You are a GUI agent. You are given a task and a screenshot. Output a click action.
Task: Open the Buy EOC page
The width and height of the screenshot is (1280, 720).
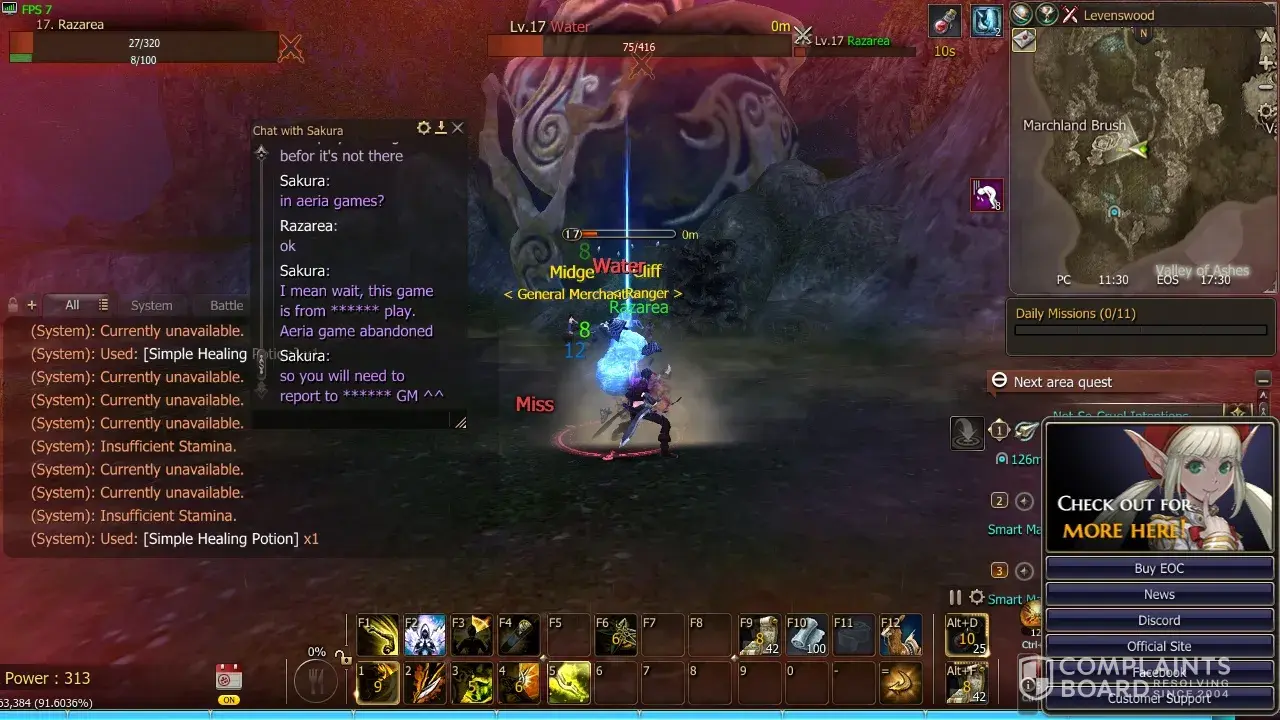[x=1159, y=568]
